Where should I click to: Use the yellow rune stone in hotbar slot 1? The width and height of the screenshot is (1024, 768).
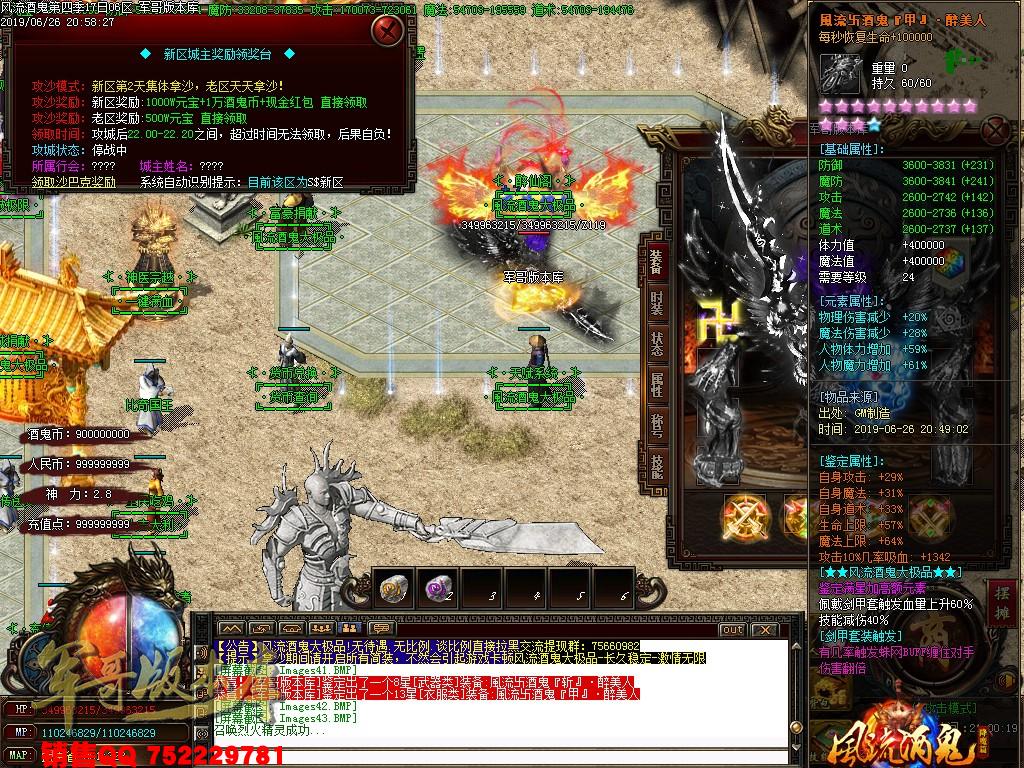(x=394, y=589)
